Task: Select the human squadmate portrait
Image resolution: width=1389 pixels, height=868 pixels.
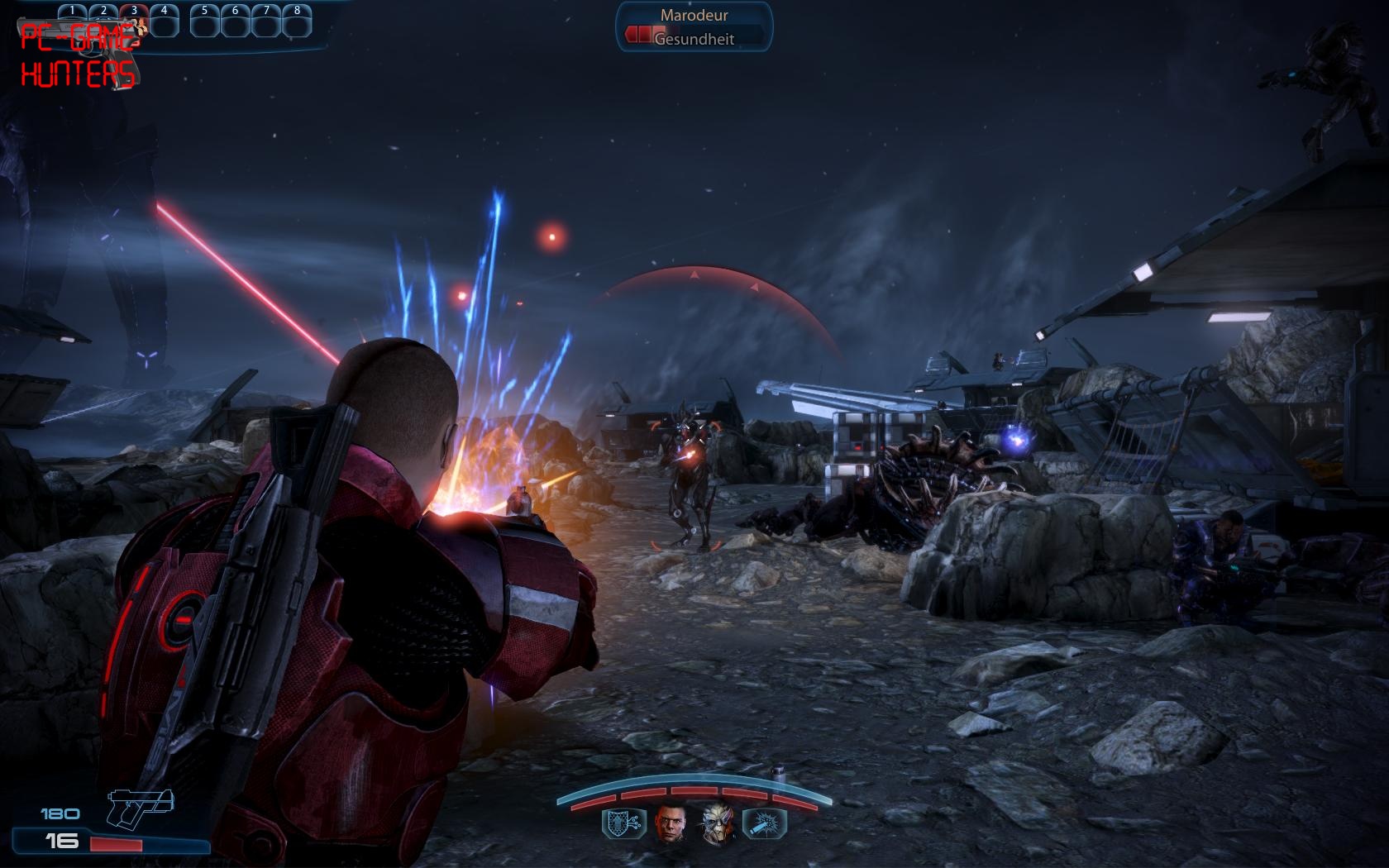Action: coord(671,824)
